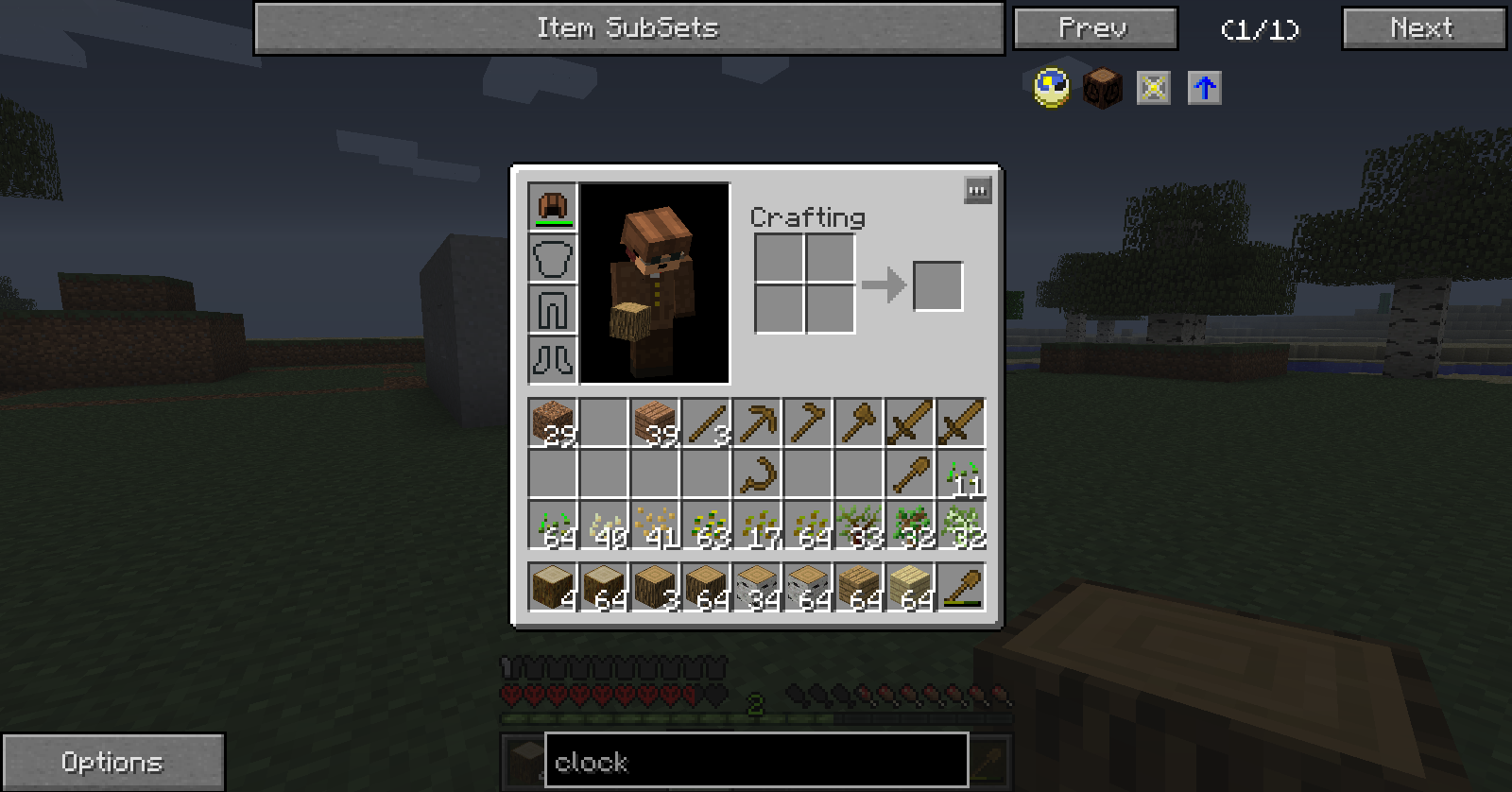Select the crafting output slot
Viewport: 1512px width, 792px height.
tap(937, 285)
